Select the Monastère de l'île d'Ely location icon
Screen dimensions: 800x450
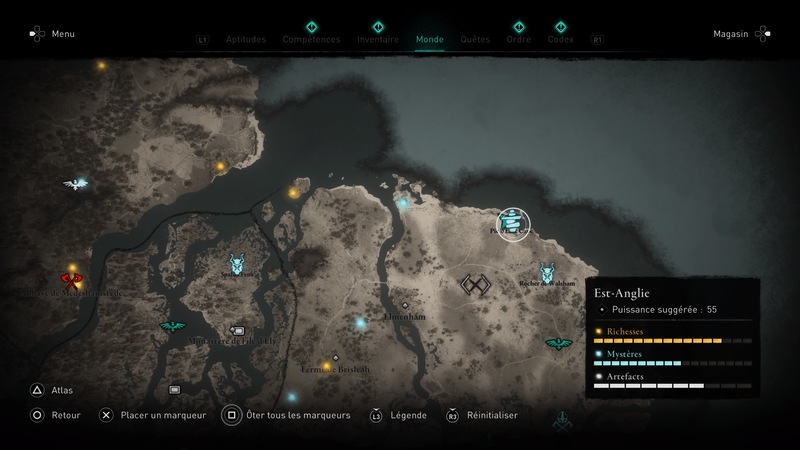[x=237, y=329]
